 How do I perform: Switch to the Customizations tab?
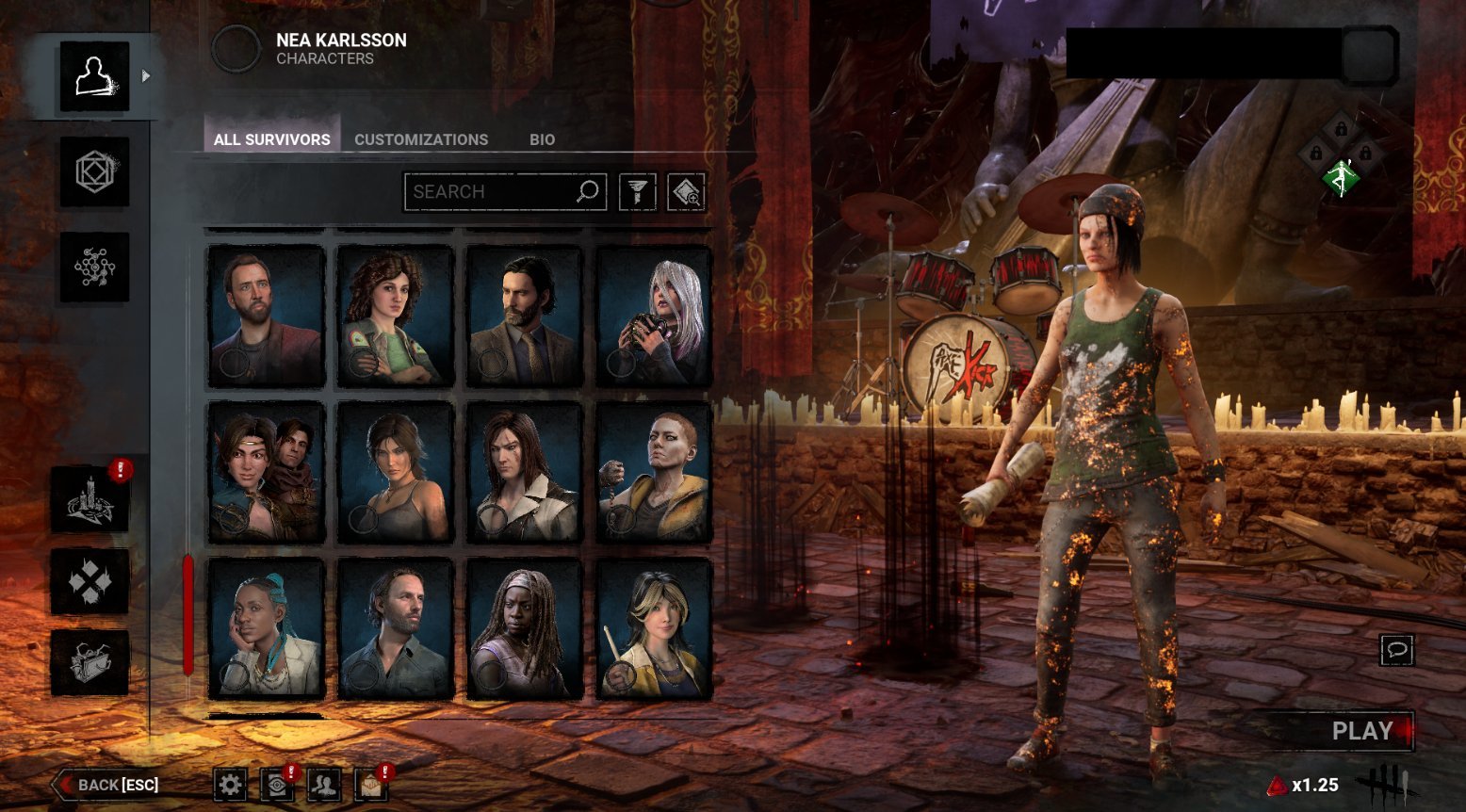pyautogui.click(x=420, y=139)
